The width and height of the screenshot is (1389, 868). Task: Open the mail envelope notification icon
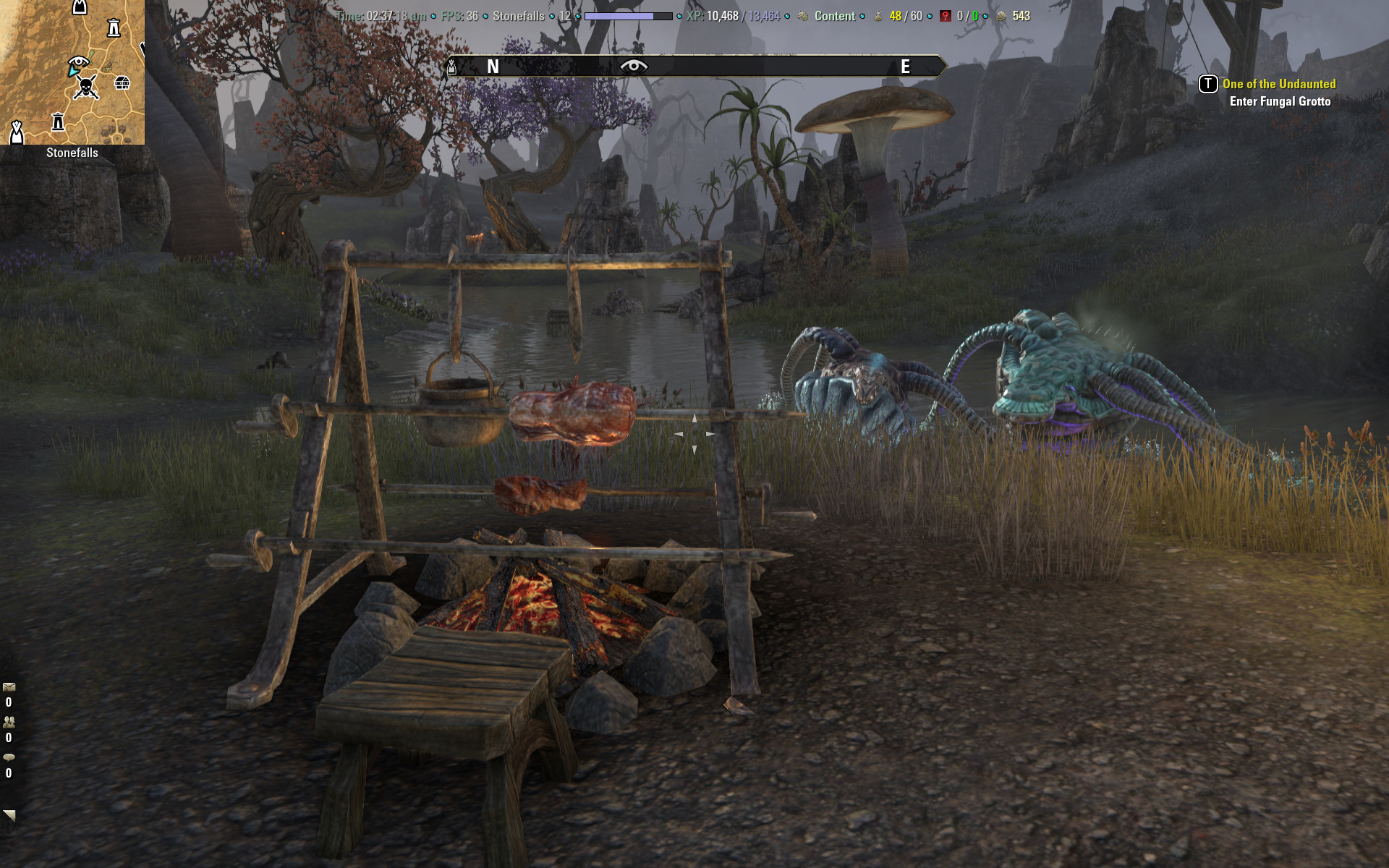(9, 687)
